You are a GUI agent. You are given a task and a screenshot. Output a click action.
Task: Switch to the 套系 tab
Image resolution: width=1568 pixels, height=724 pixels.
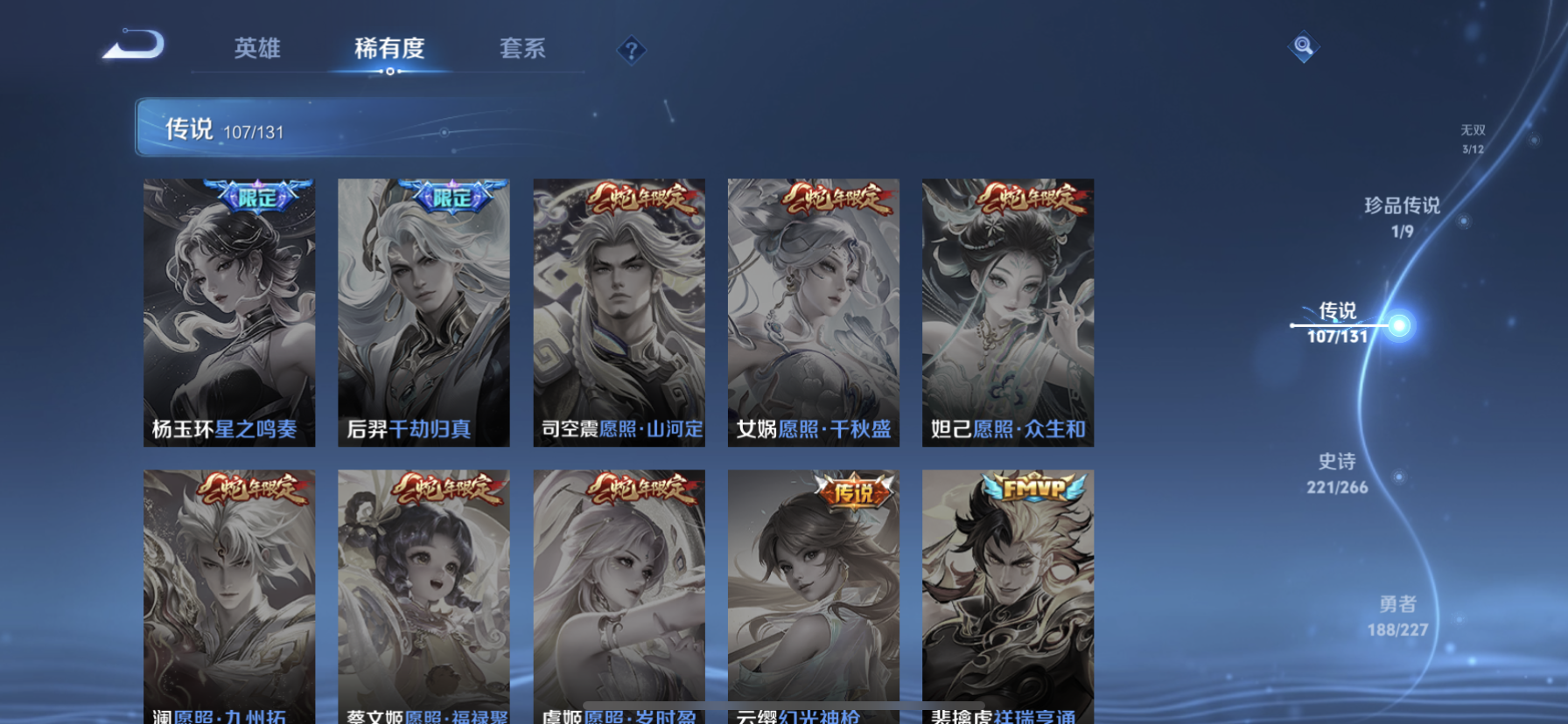click(x=522, y=50)
